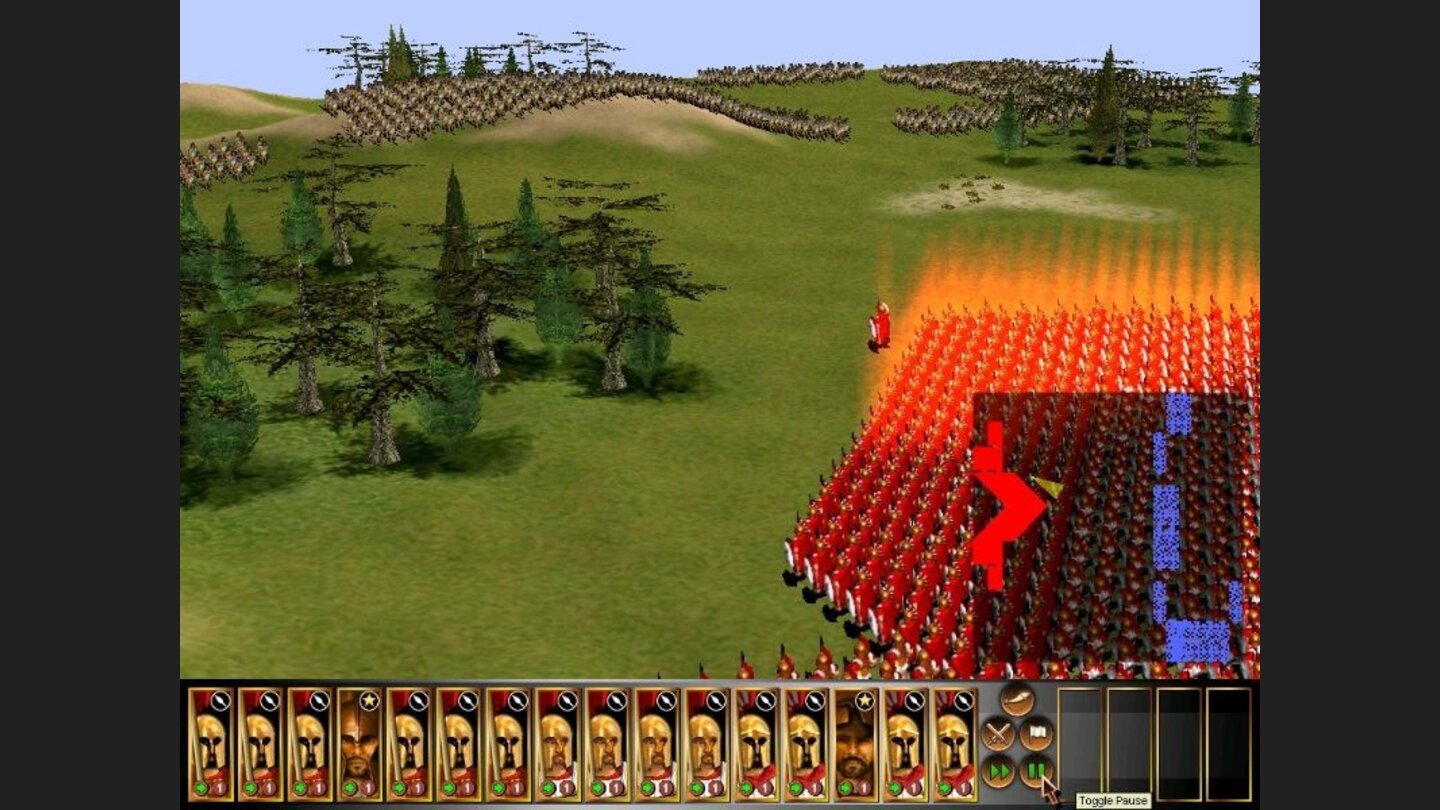Select the first Spartan hoplite unit card
The width and height of the screenshot is (1440, 810).
click(x=210, y=745)
